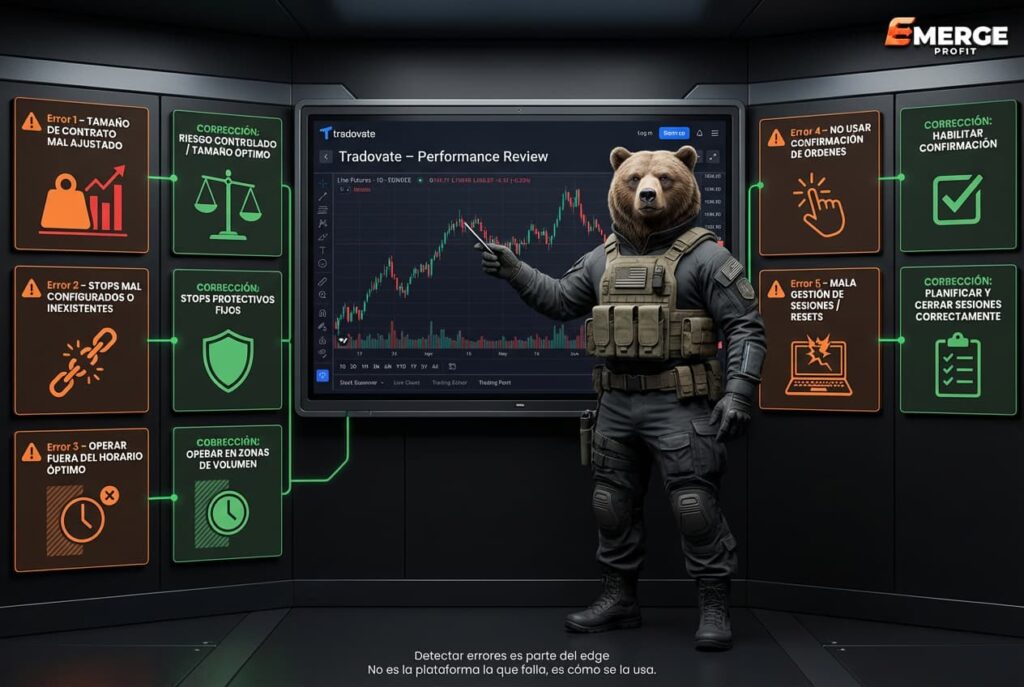This screenshot has width=1024, height=687.
Task: Select the blue Sign up button
Action: [674, 133]
